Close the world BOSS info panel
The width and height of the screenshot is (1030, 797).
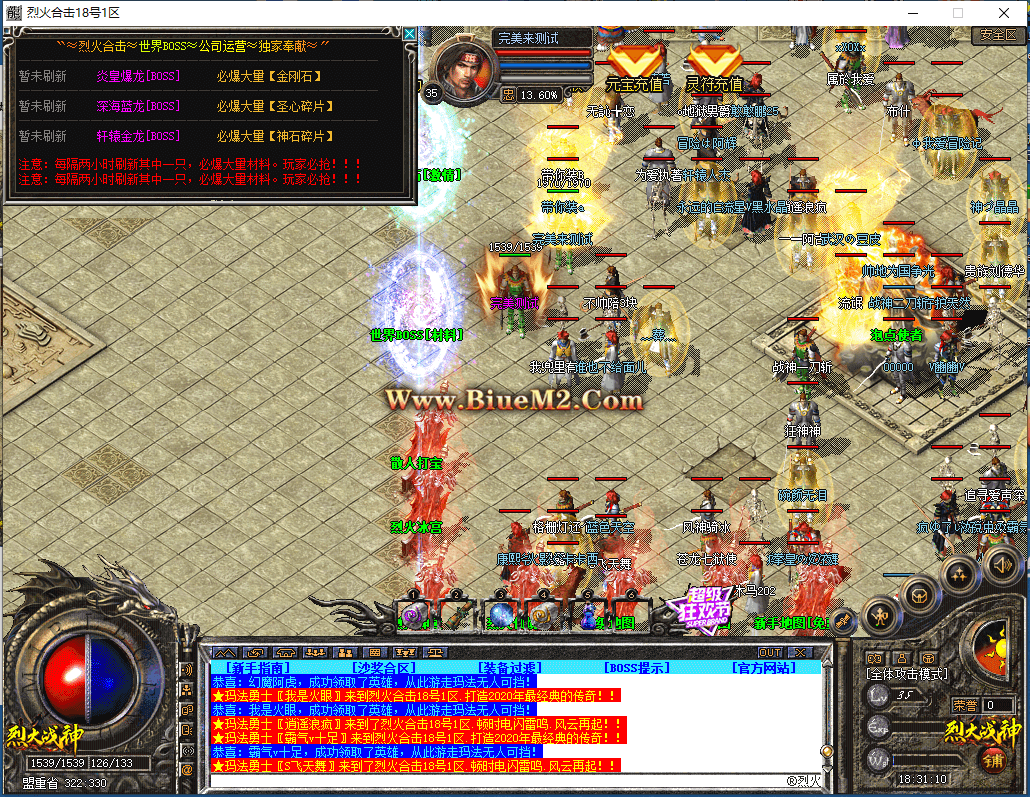[409, 34]
